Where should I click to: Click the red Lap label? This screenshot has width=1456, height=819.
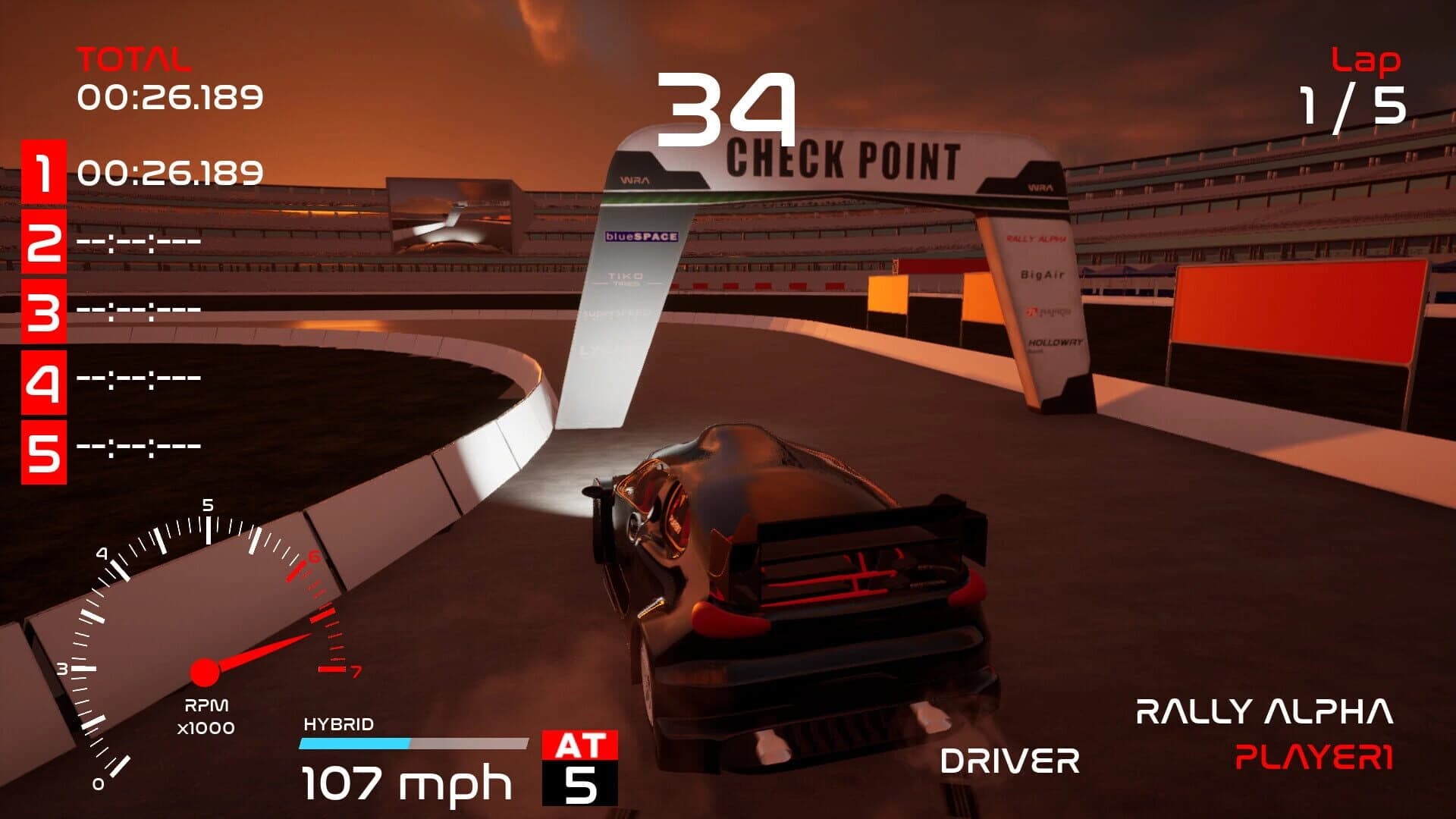[1365, 59]
